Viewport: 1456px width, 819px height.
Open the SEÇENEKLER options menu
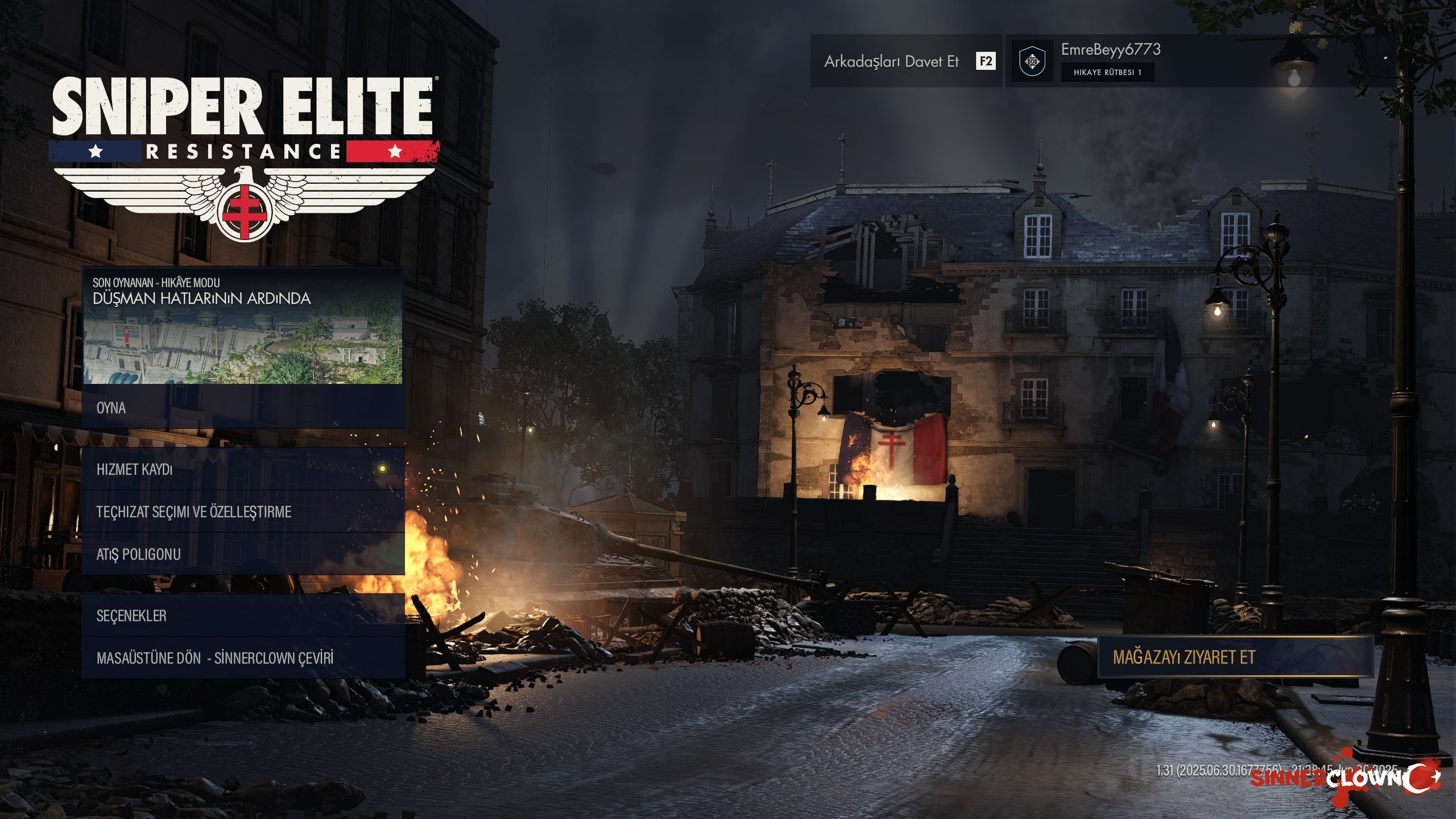(x=243, y=615)
